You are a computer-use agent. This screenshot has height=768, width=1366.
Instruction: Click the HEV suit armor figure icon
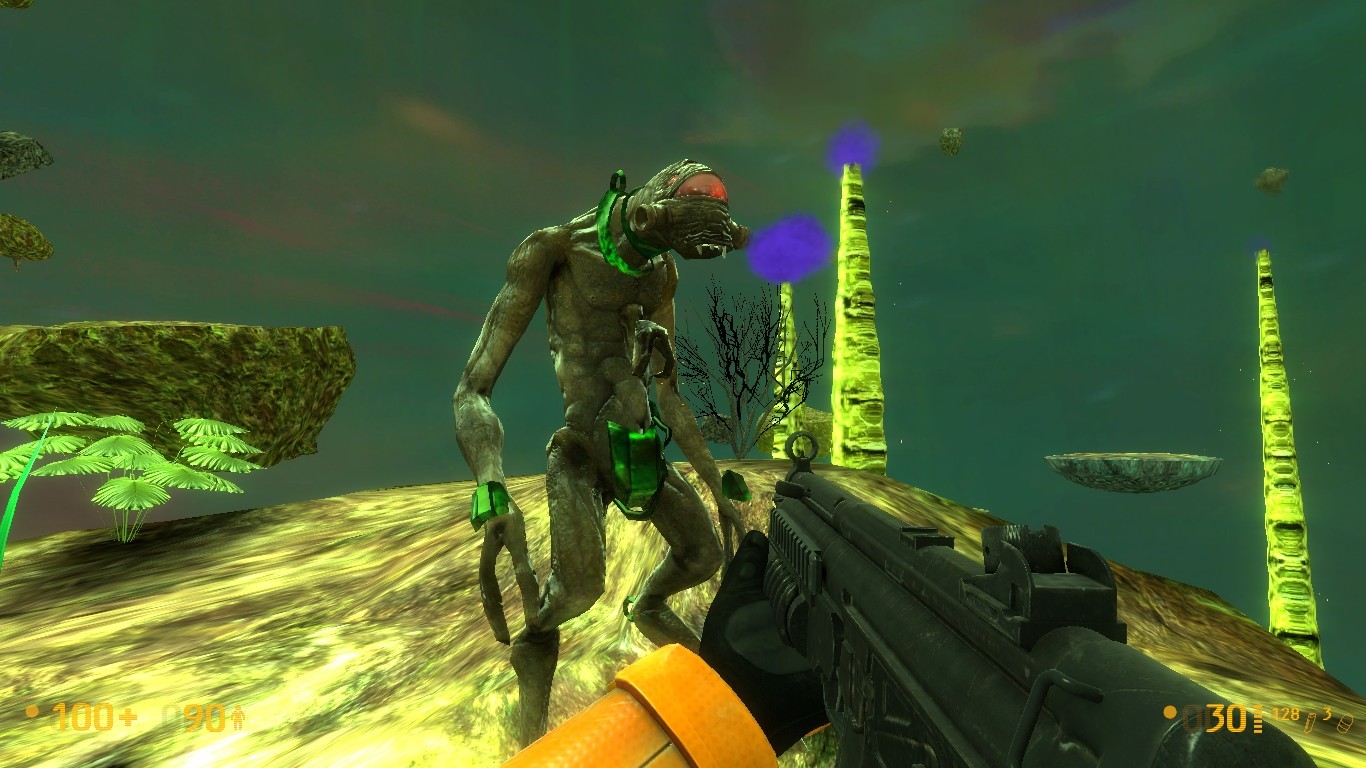click(x=238, y=716)
